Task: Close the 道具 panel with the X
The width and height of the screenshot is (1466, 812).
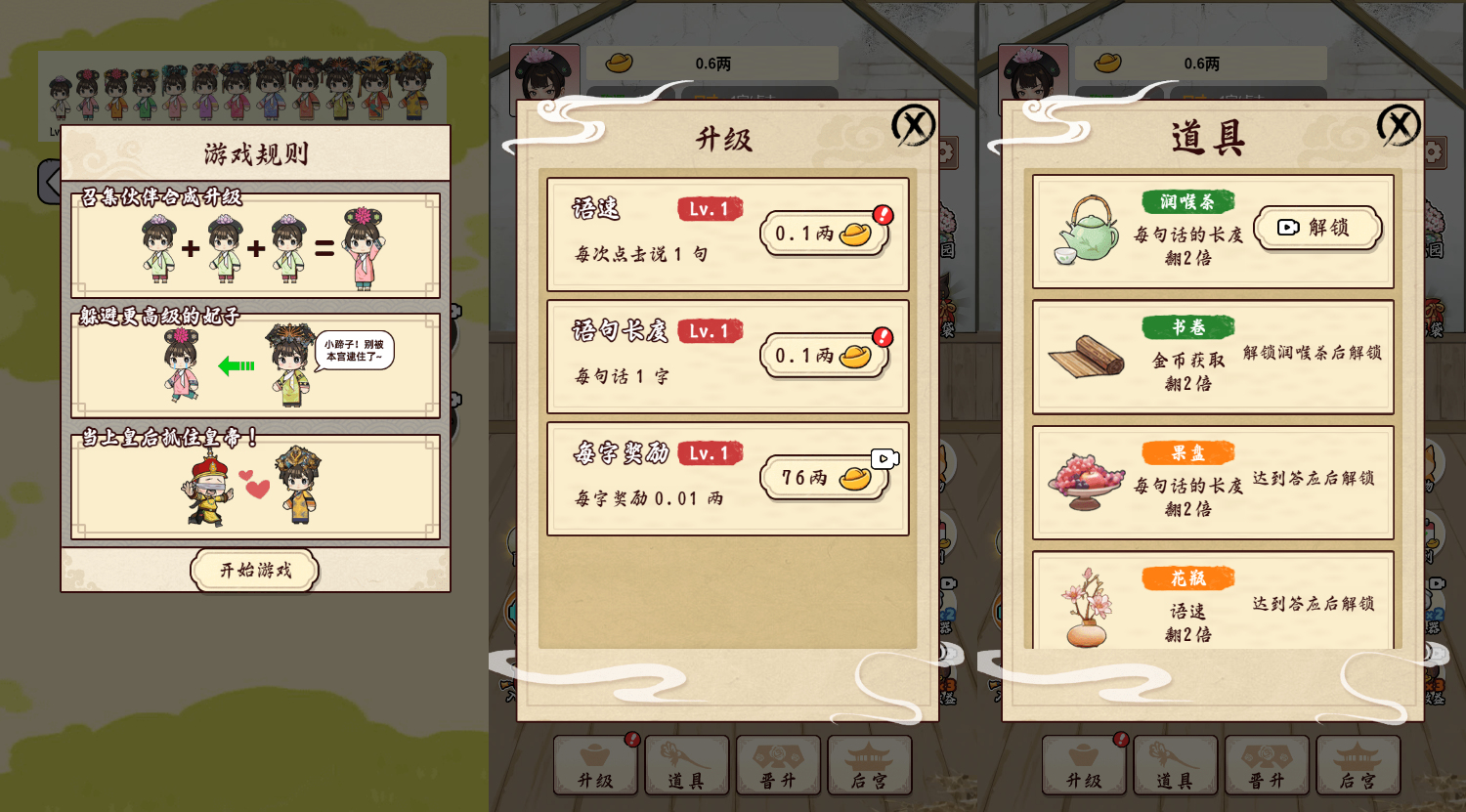Action: 1400,125
